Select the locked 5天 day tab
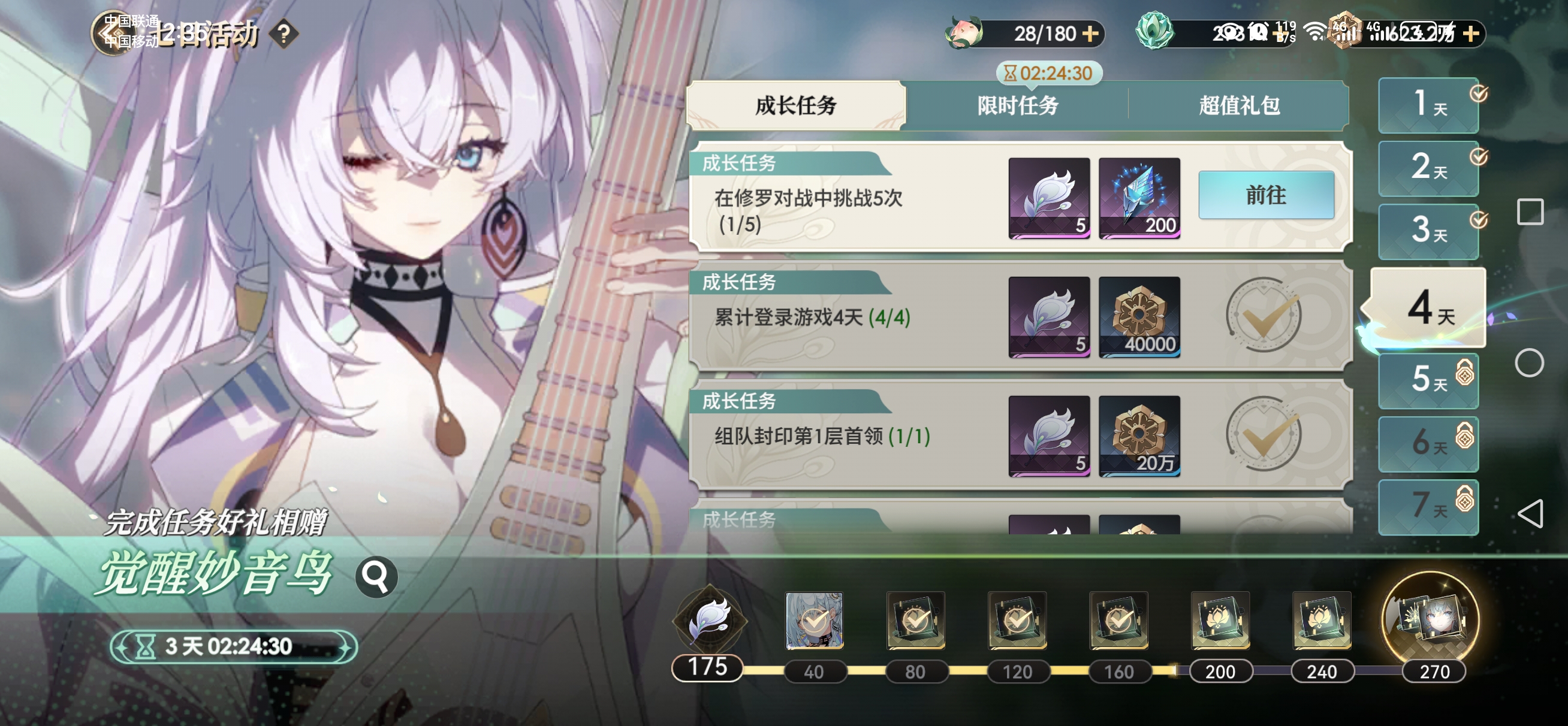Image resolution: width=1568 pixels, height=726 pixels. tap(1428, 380)
